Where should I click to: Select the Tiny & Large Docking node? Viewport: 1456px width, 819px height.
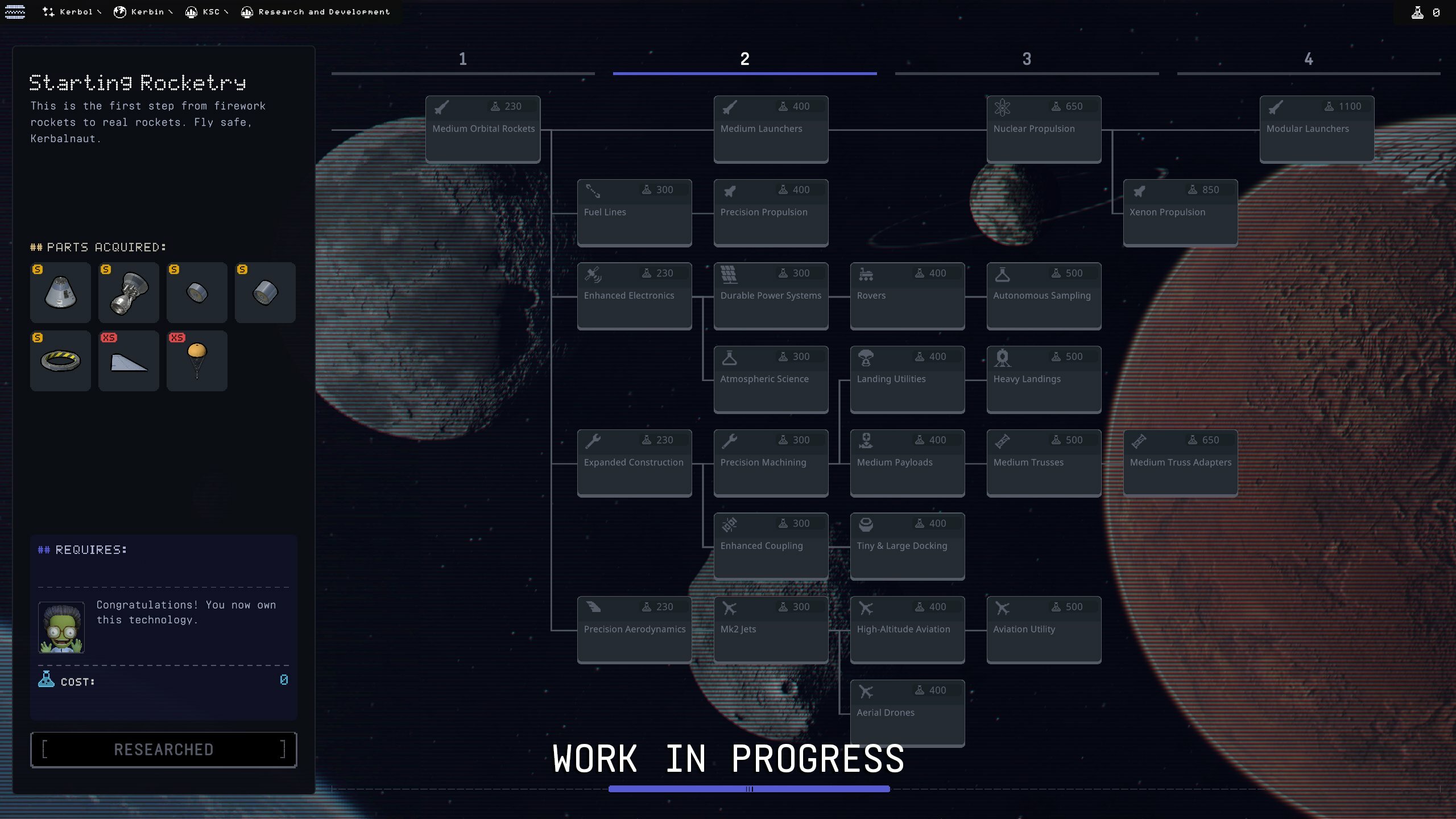tap(907, 546)
